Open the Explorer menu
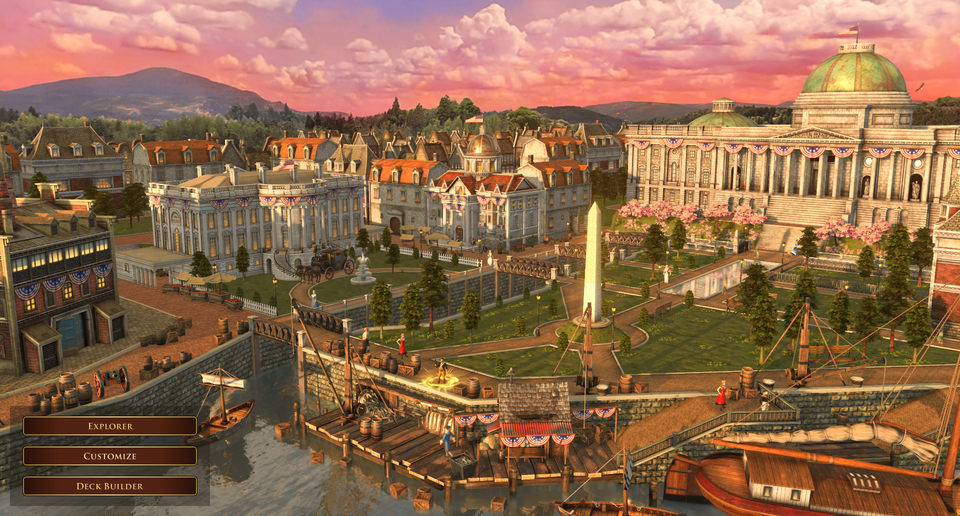 [110, 426]
